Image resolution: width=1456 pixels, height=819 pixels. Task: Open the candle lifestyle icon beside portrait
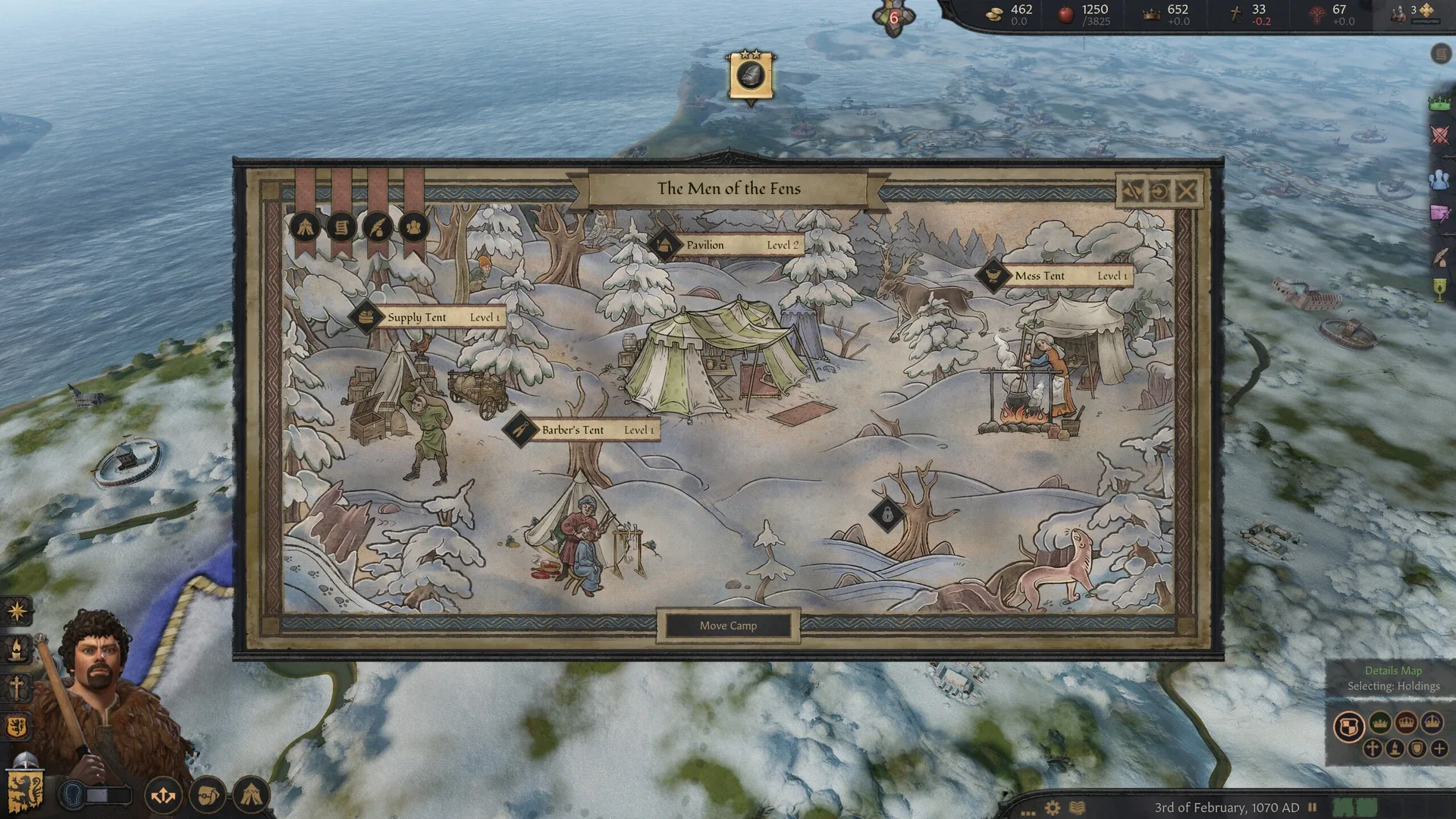17,649
